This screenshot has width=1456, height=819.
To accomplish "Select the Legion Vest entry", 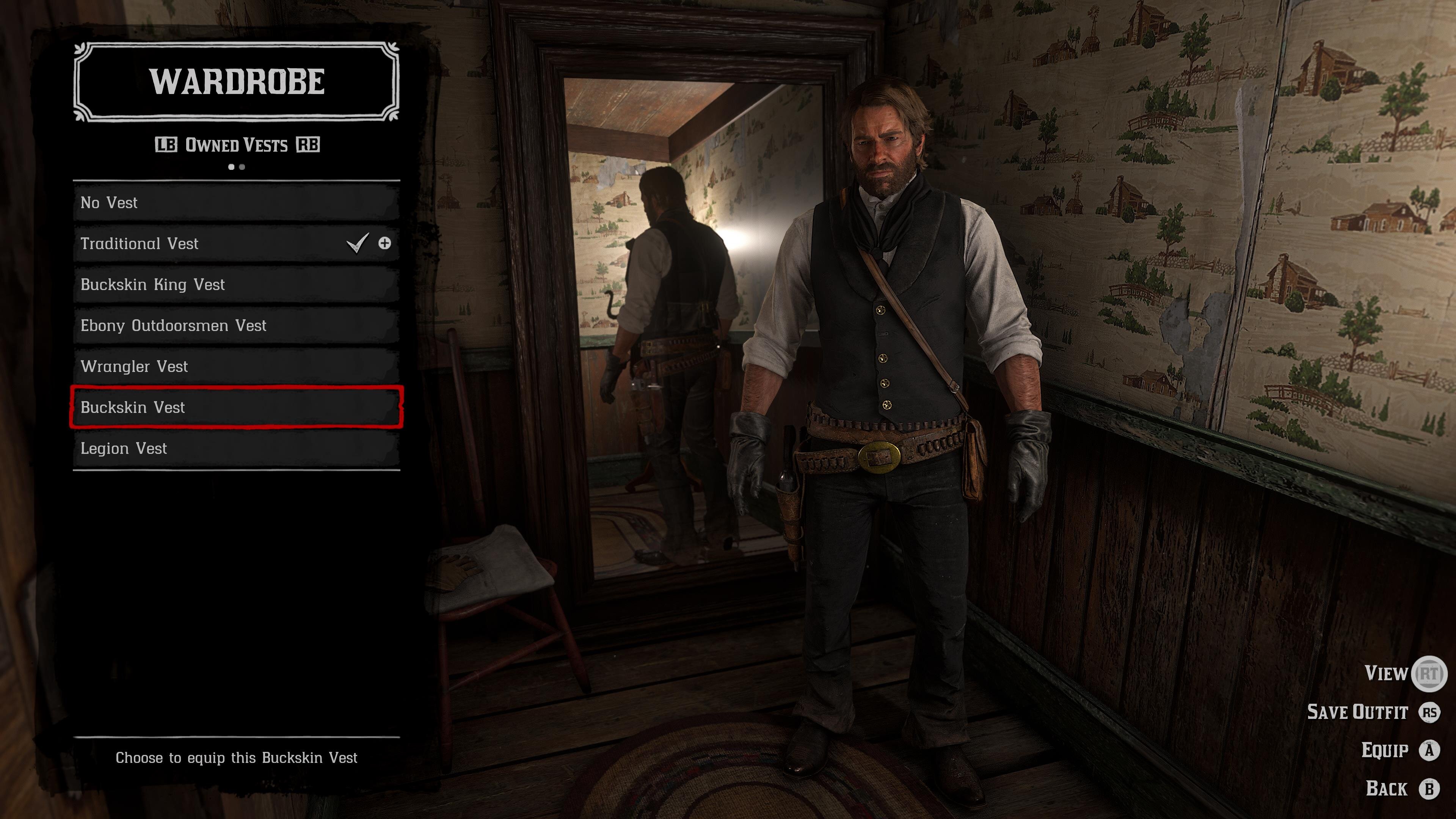I will pos(236,448).
